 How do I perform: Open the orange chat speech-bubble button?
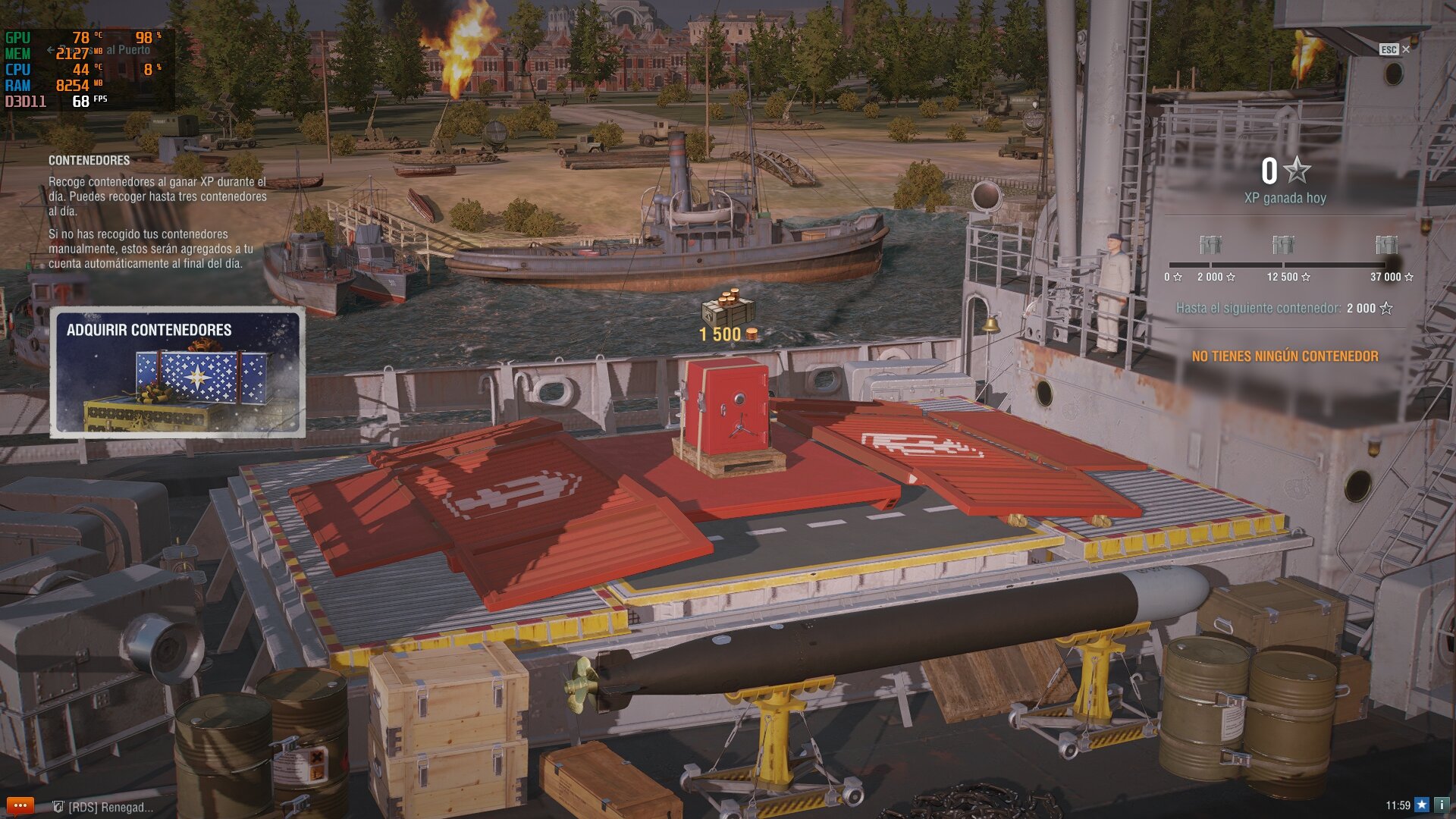[20, 805]
